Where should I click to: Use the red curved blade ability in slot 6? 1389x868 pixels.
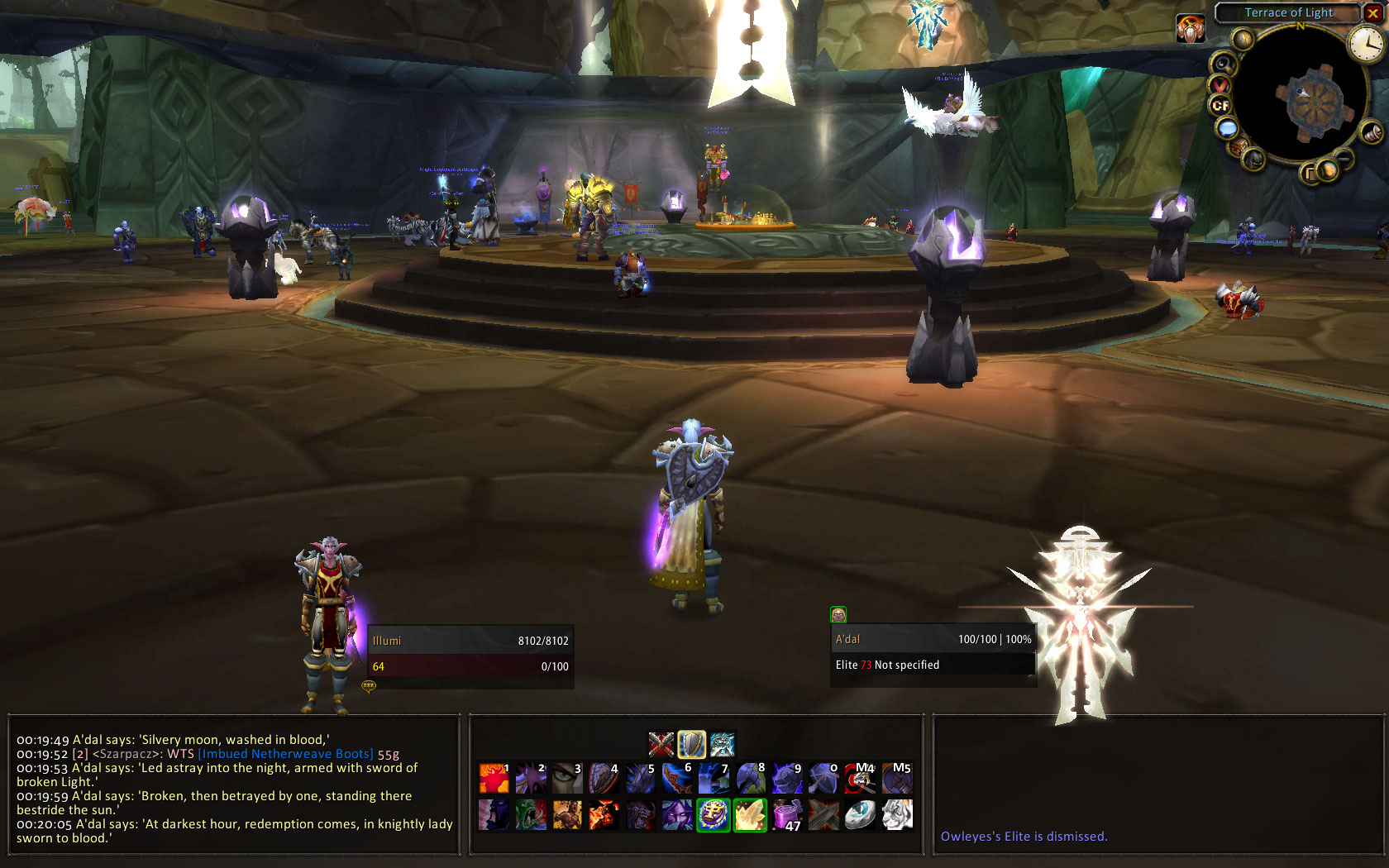click(677, 778)
